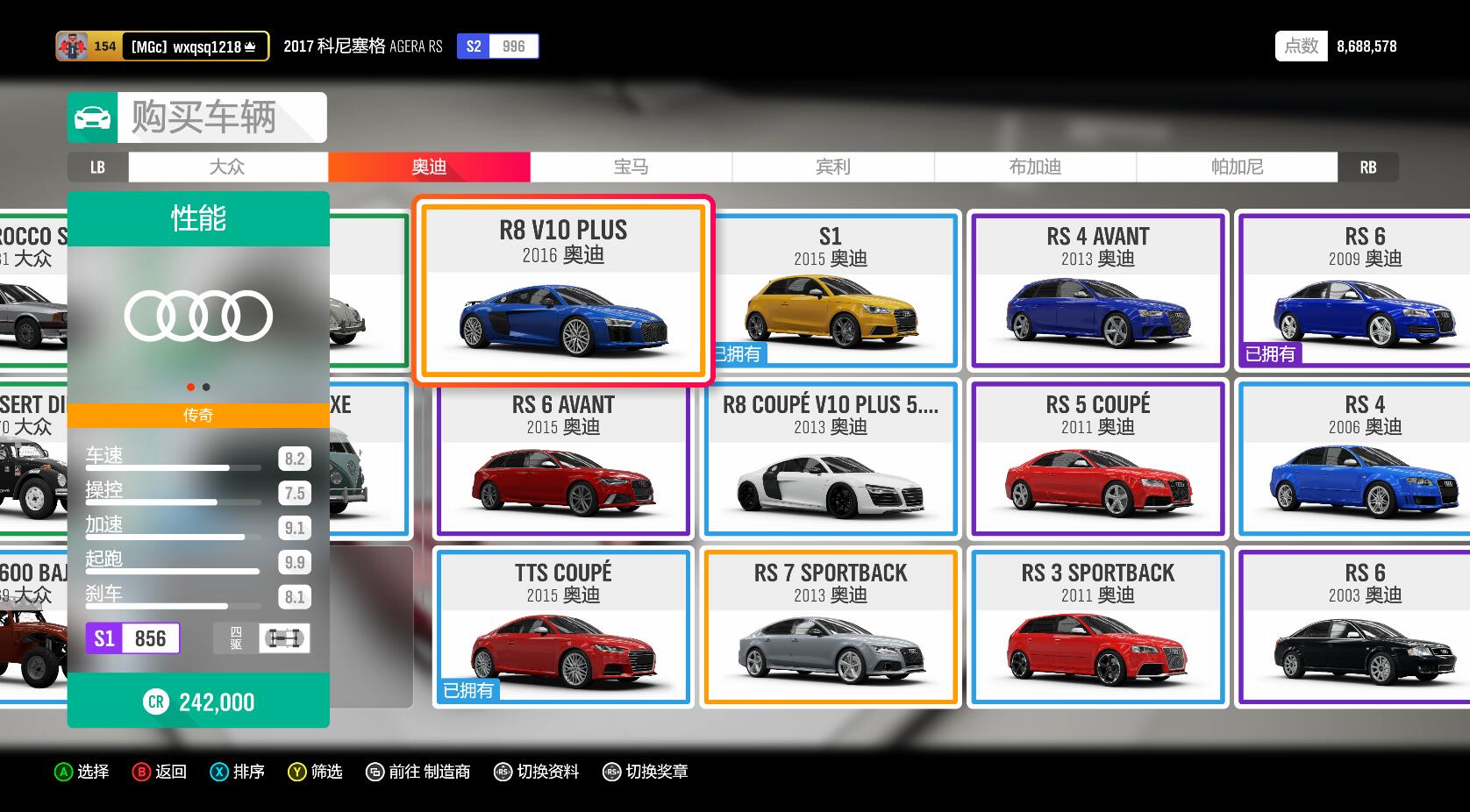1470x812 pixels.
Task: Select the 奥迪 manufacturer tab
Action: click(x=429, y=167)
